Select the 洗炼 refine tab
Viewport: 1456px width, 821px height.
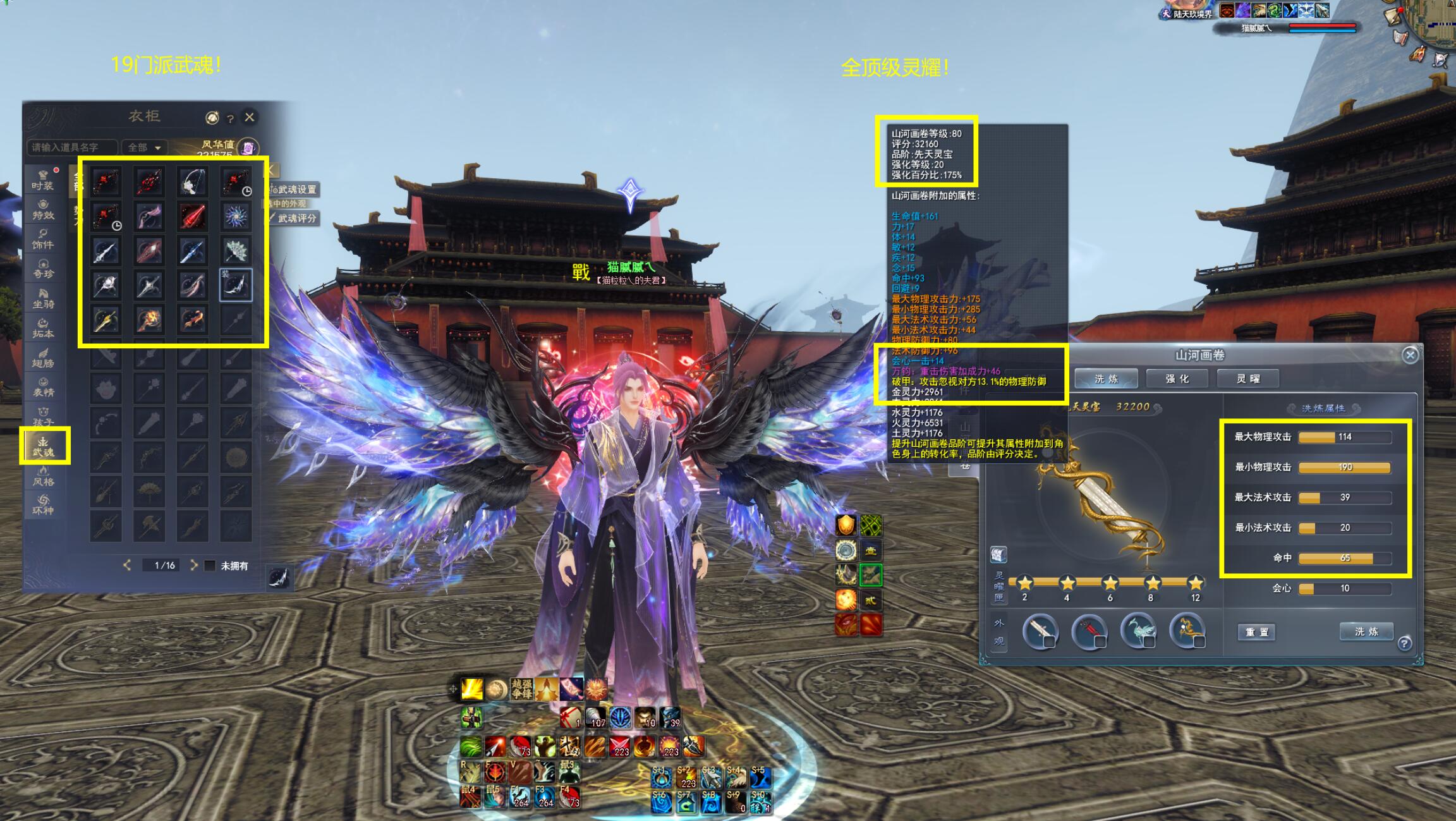click(x=1106, y=379)
